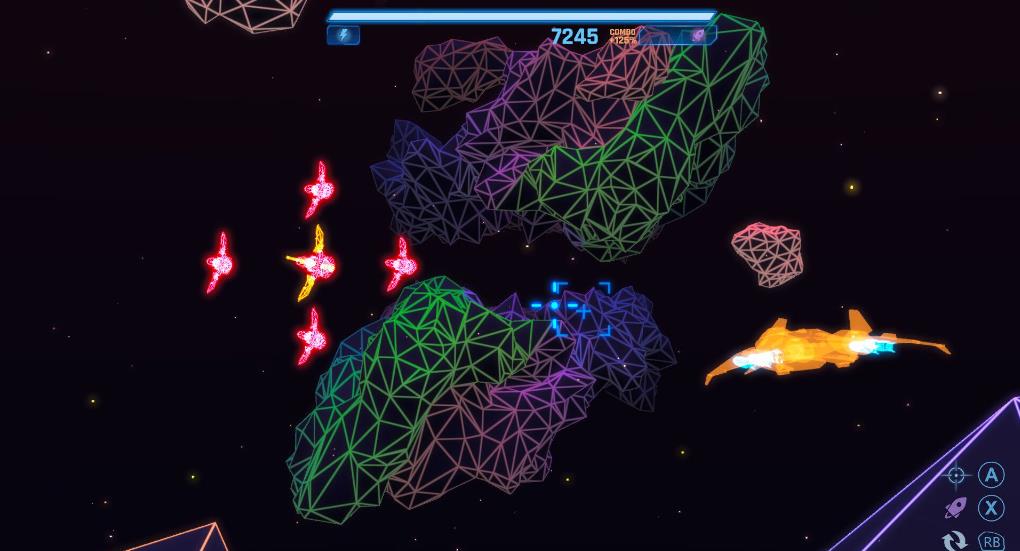
Task: Select the purple rocket icon beside the combo
Action: (698, 35)
